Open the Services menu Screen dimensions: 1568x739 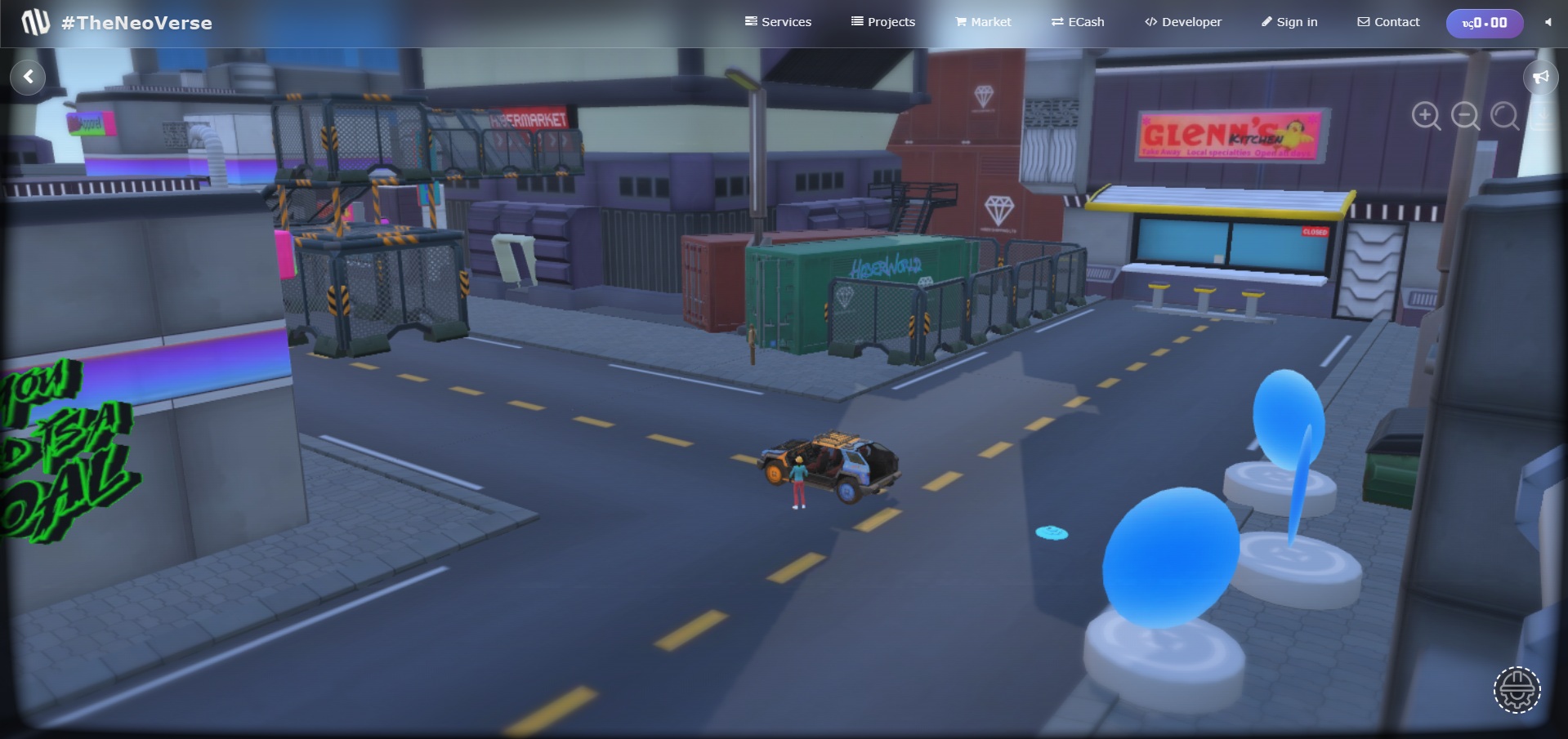(778, 22)
